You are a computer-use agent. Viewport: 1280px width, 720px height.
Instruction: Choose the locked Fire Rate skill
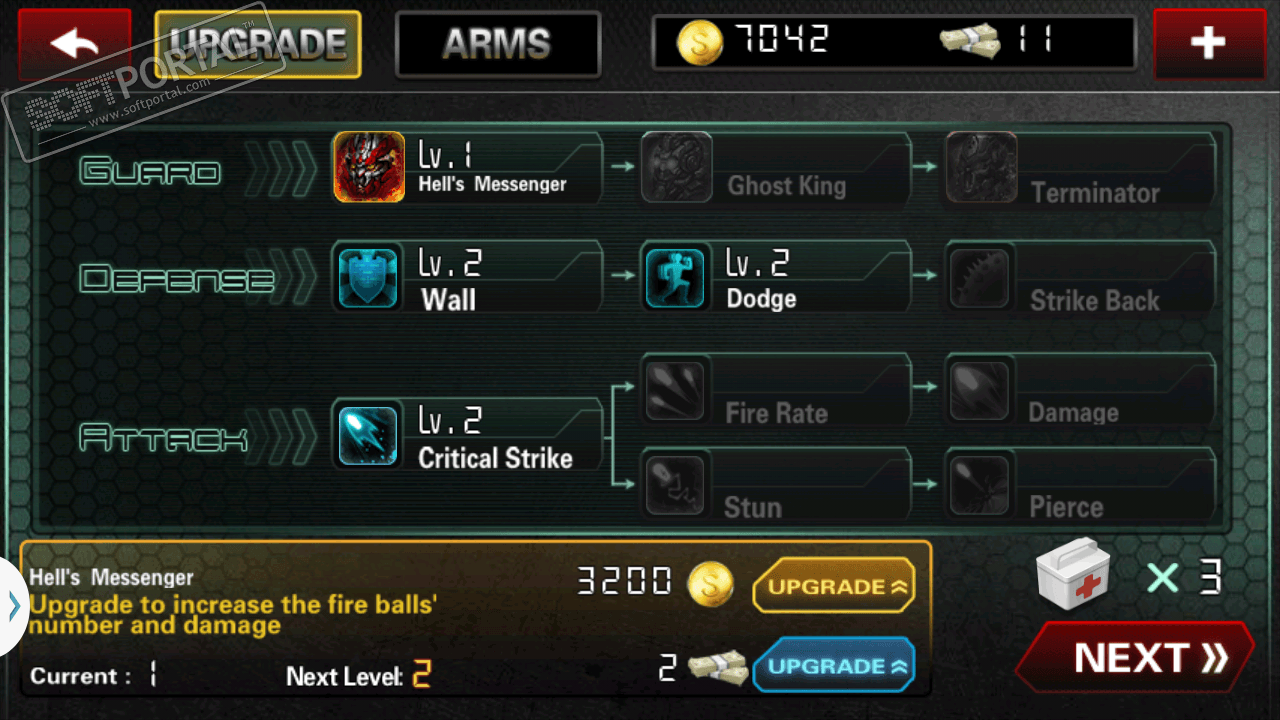[x=775, y=390]
